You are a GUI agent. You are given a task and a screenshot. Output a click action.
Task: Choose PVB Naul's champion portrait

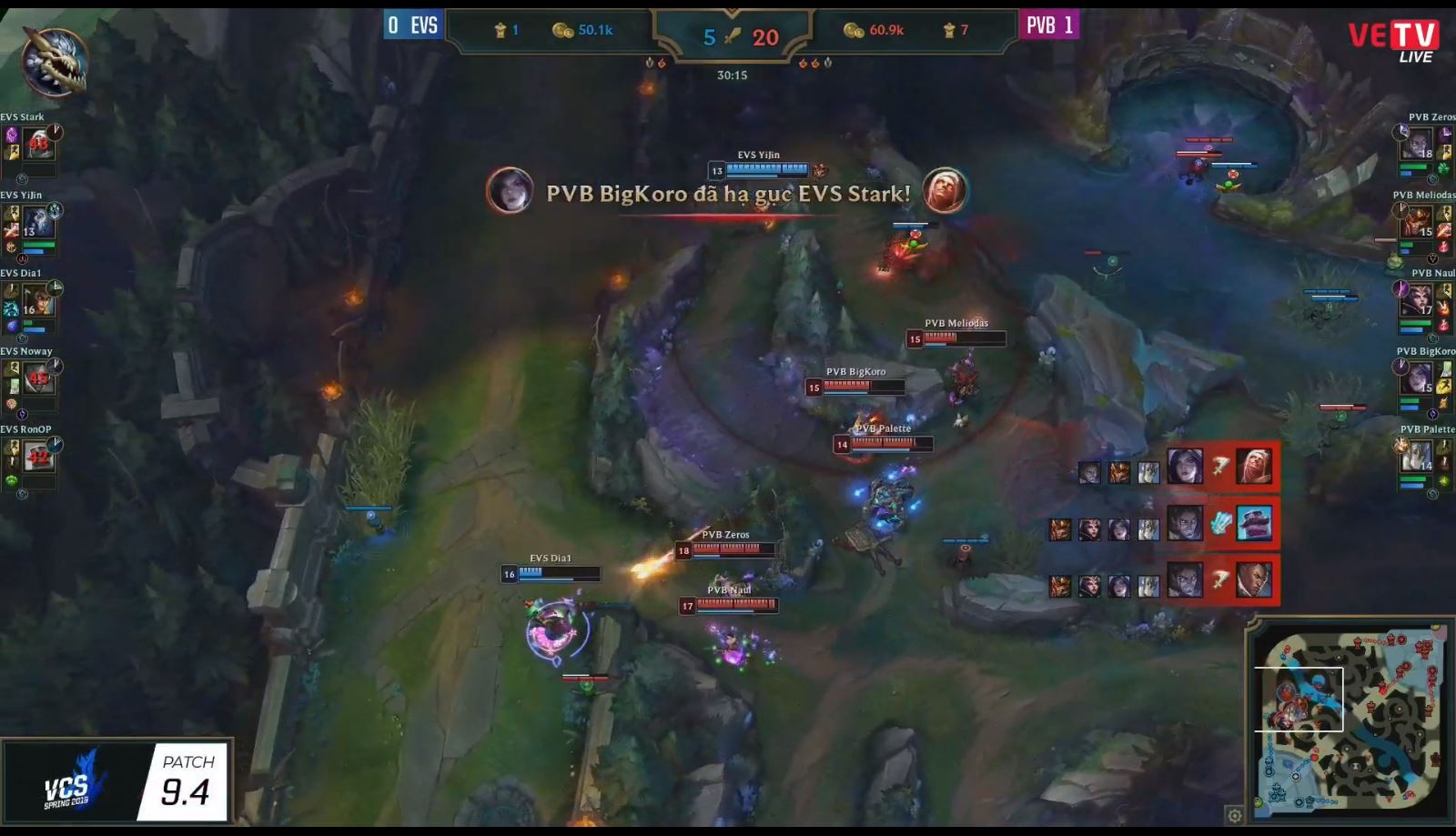pos(1416,300)
